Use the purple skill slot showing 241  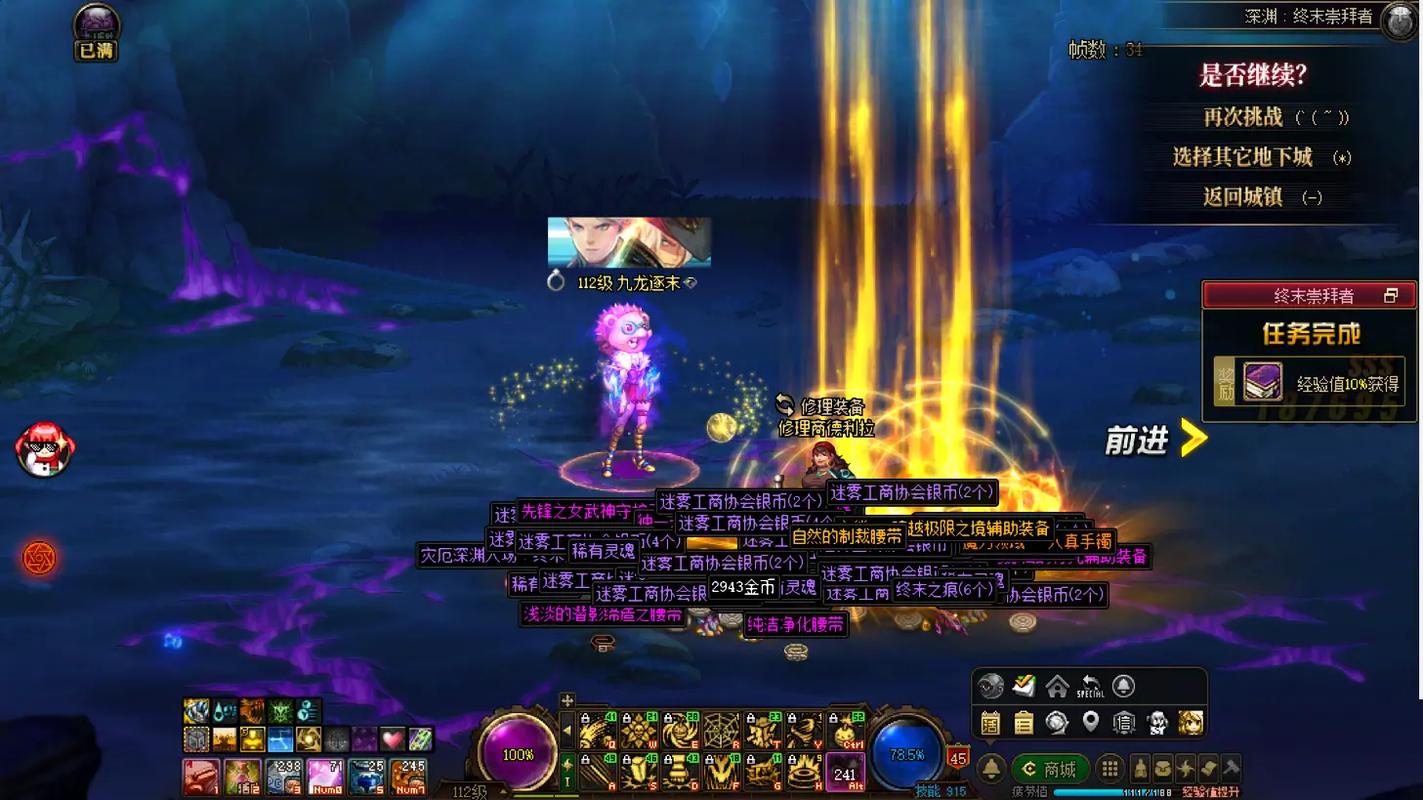click(x=845, y=772)
